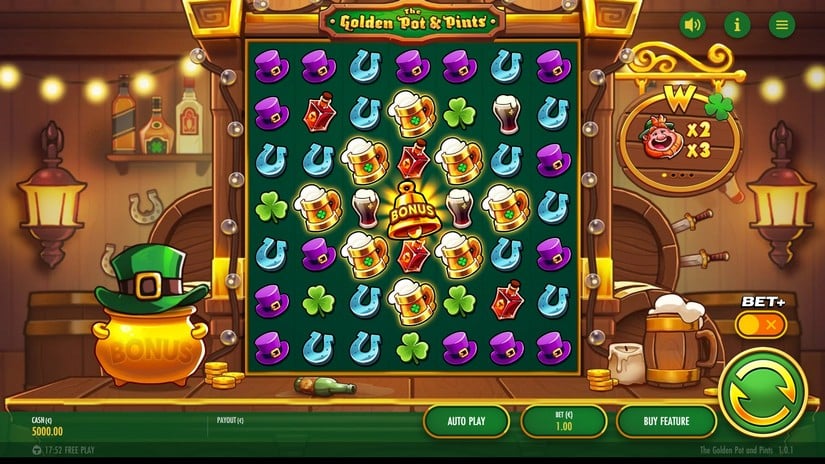The image size is (825, 464).
Task: Click the Buy Feature button
Action: (666, 421)
